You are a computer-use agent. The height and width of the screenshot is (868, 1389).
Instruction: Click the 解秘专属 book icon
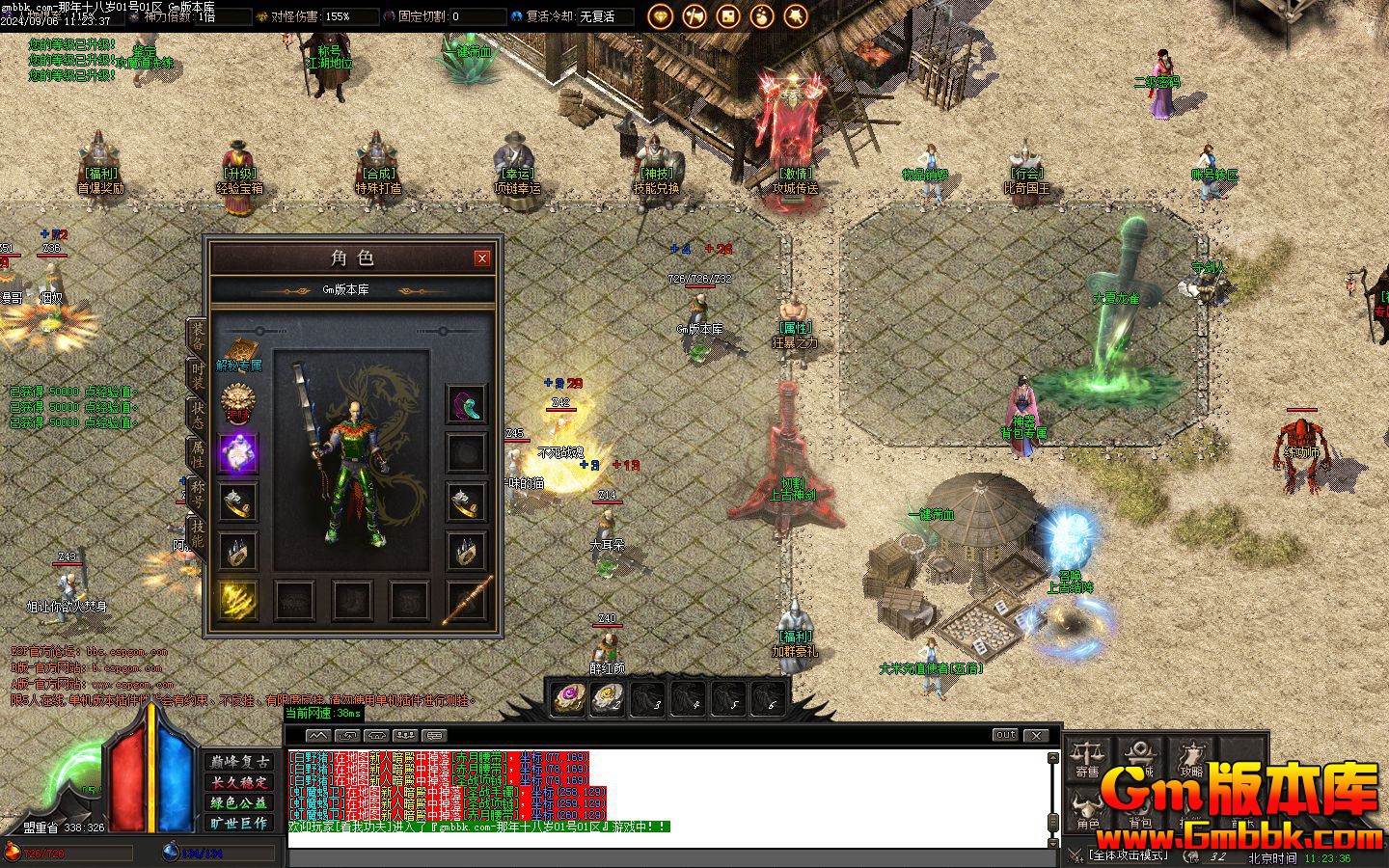coord(239,352)
